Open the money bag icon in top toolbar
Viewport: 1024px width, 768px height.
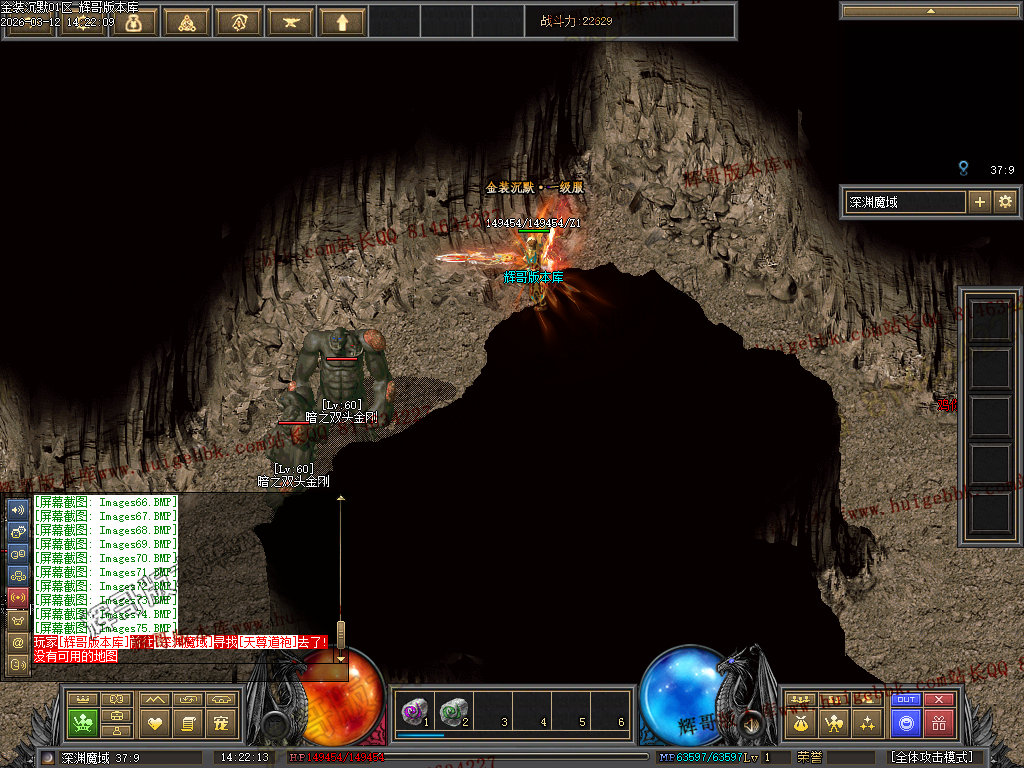pos(134,22)
